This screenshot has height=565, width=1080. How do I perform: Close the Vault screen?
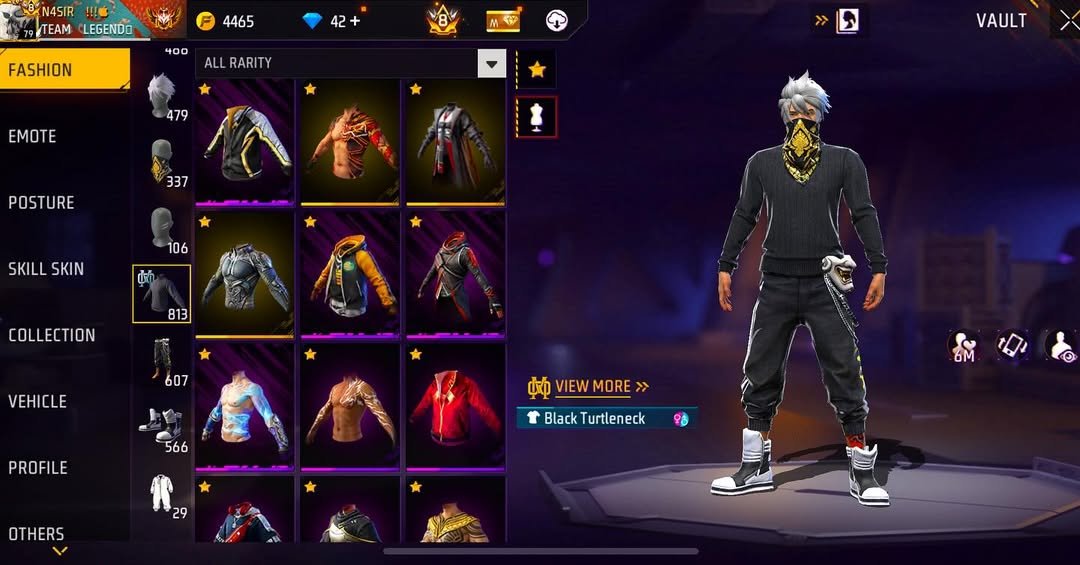pyautogui.click(x=1067, y=21)
